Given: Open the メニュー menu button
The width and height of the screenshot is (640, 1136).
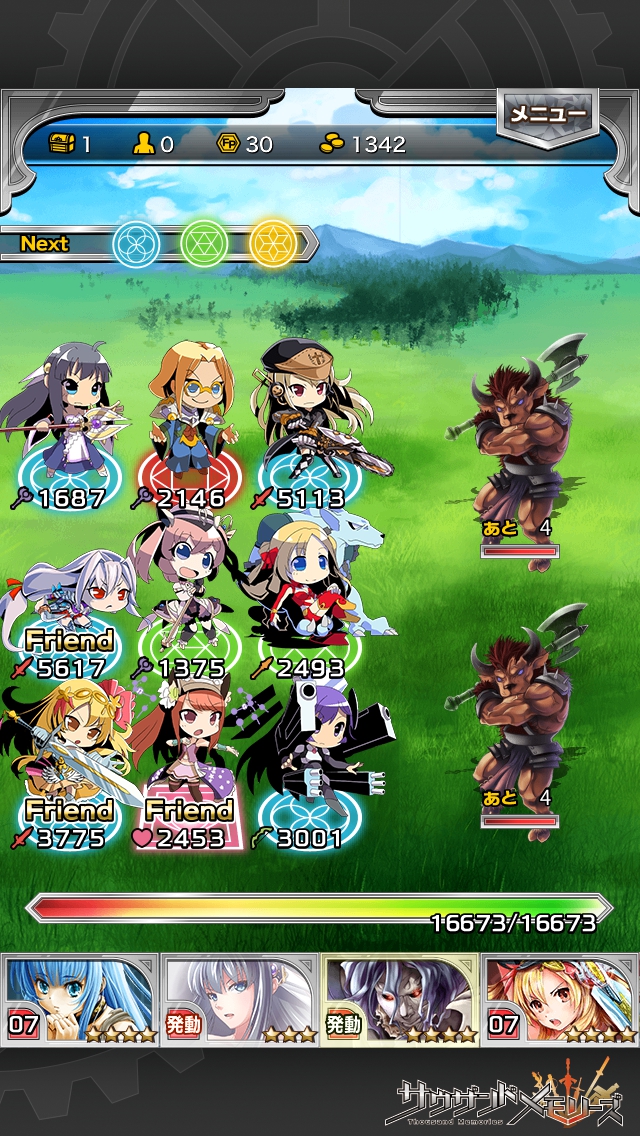Looking at the screenshot, I should [x=547, y=115].
